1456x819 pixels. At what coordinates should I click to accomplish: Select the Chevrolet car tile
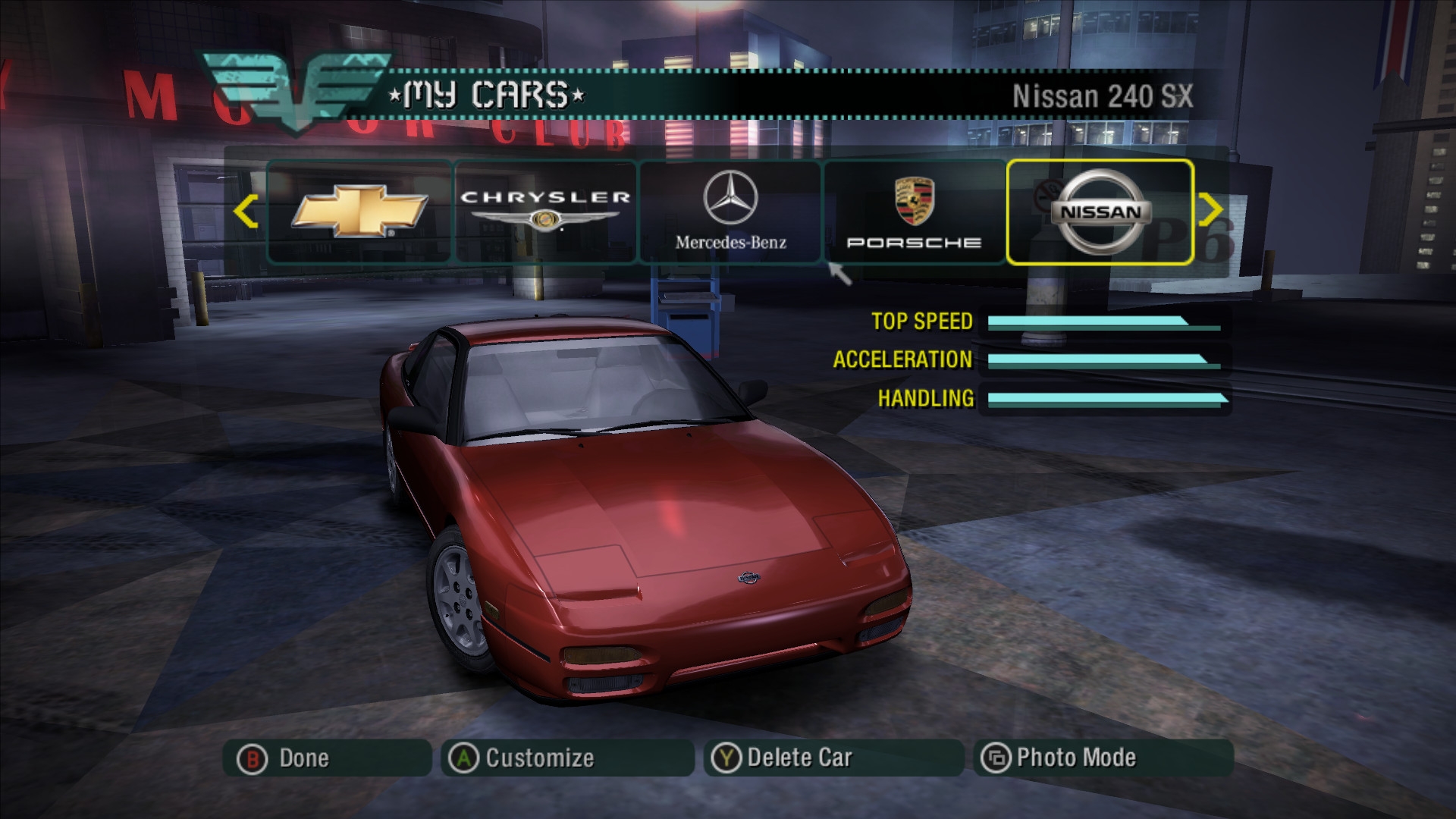coord(359,212)
